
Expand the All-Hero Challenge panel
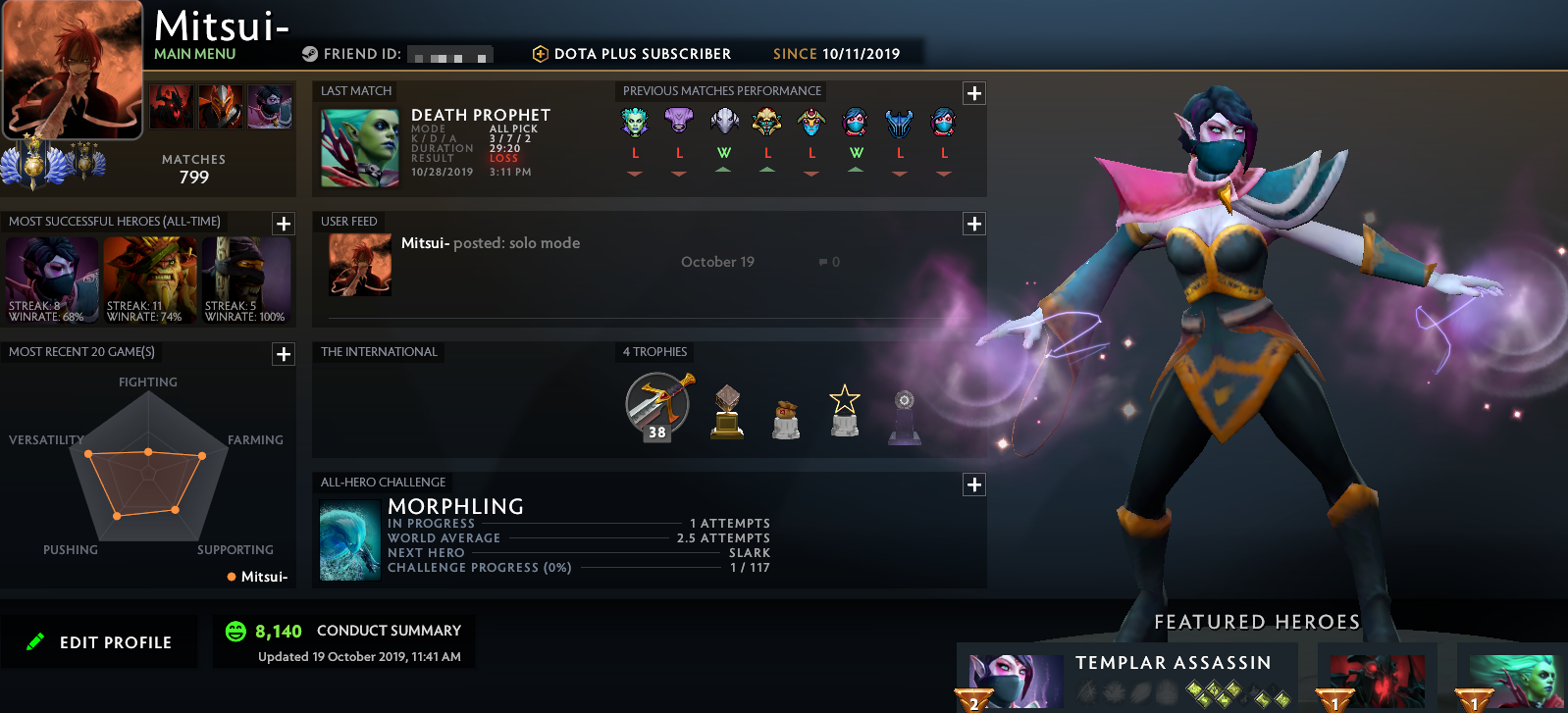pyautogui.click(x=973, y=484)
